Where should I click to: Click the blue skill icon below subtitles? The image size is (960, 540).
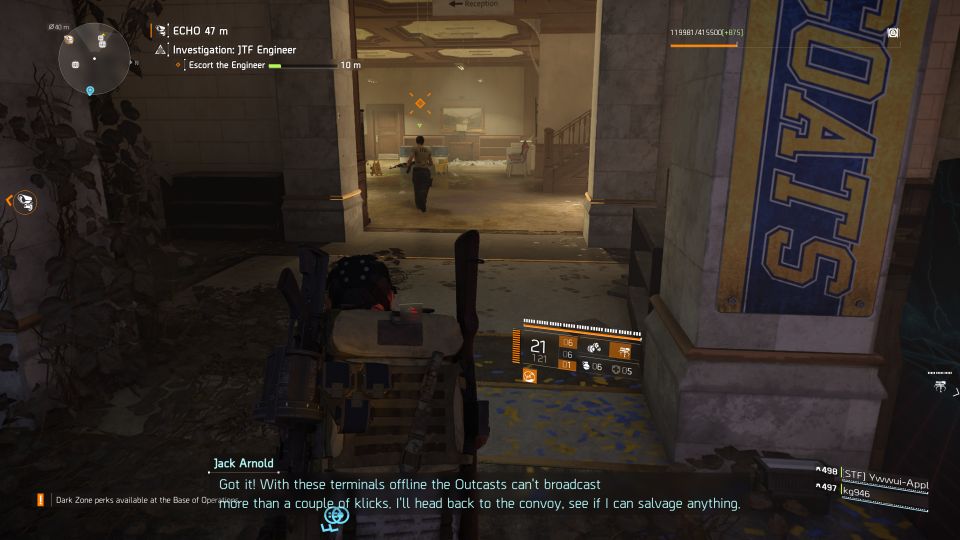[x=335, y=515]
